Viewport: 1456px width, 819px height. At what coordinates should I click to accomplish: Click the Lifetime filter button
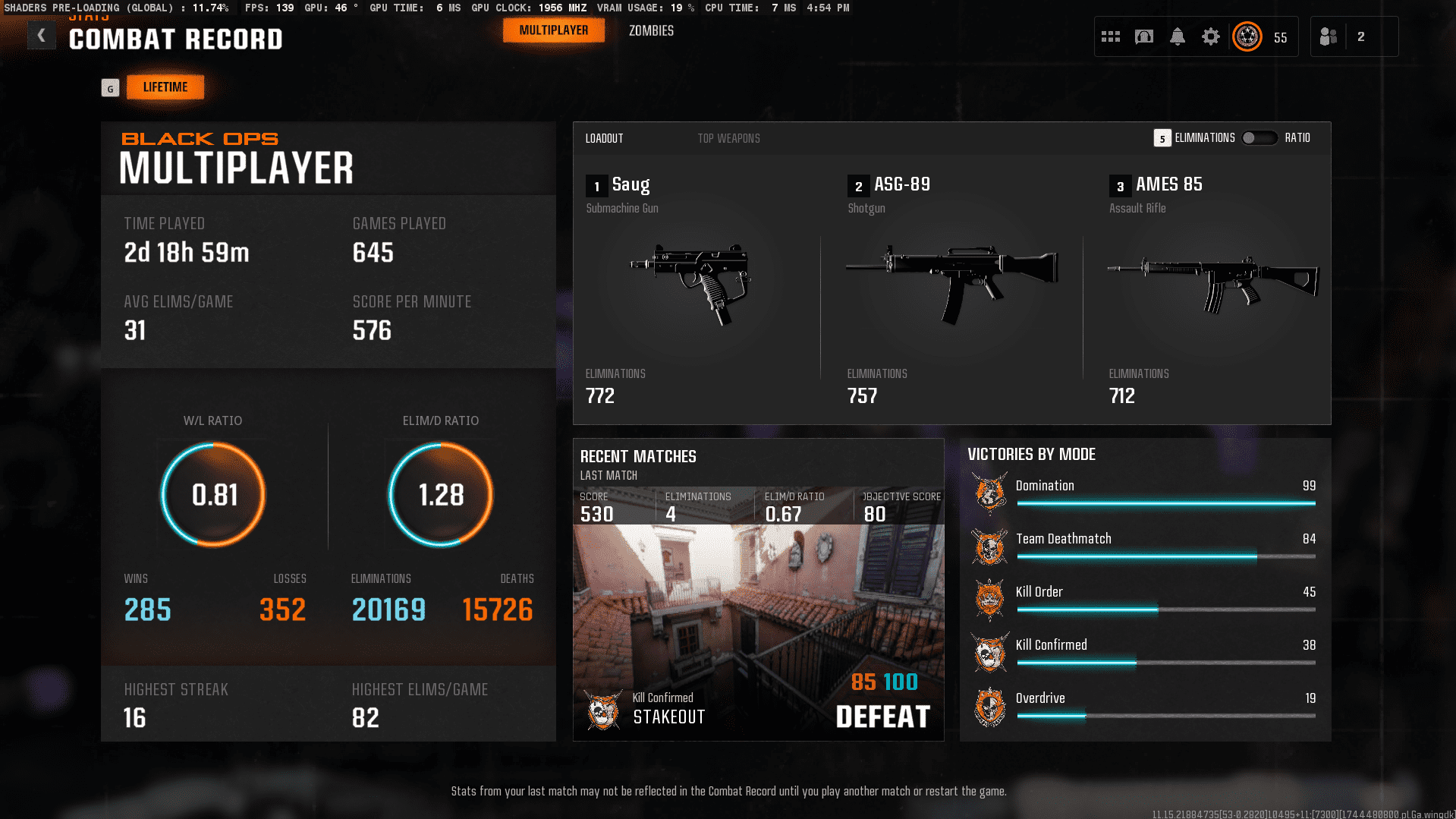(x=165, y=87)
